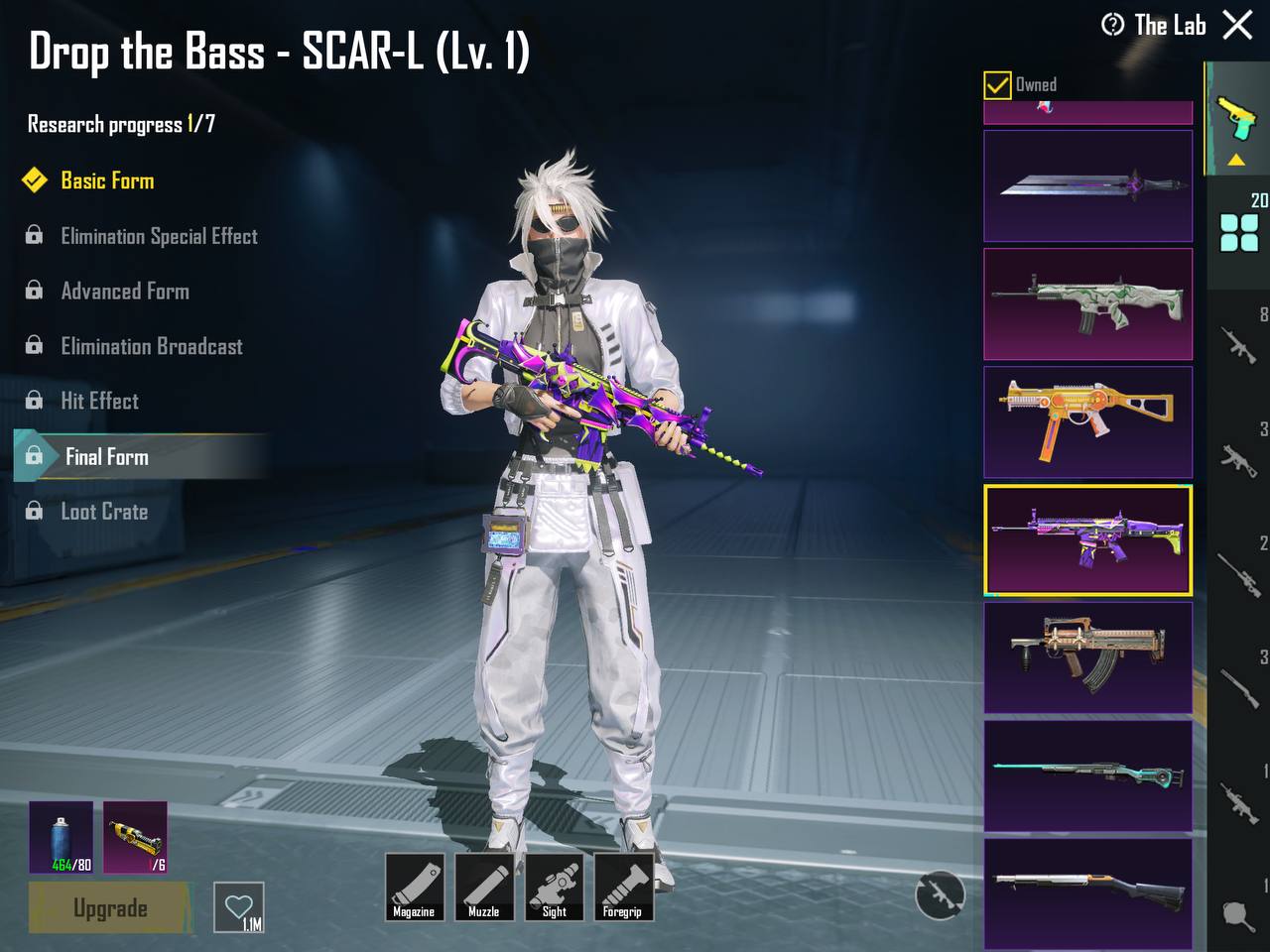Open the Sight attachment slot
Image resolution: width=1270 pixels, height=952 pixels.
point(554,887)
